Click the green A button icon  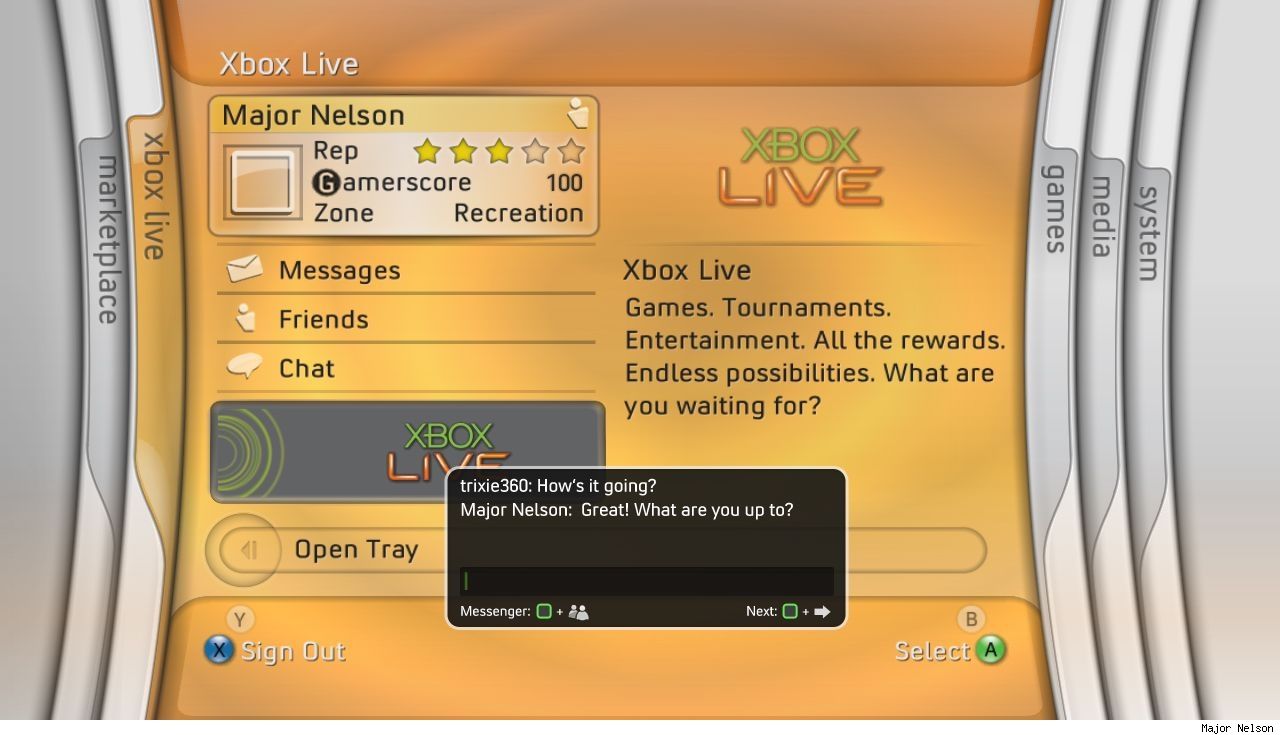[x=991, y=650]
